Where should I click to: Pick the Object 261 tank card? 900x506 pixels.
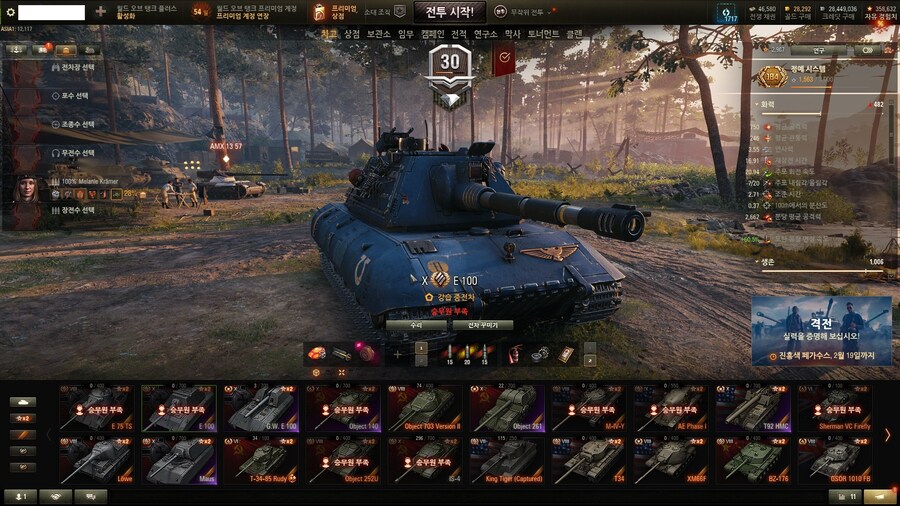(x=508, y=407)
